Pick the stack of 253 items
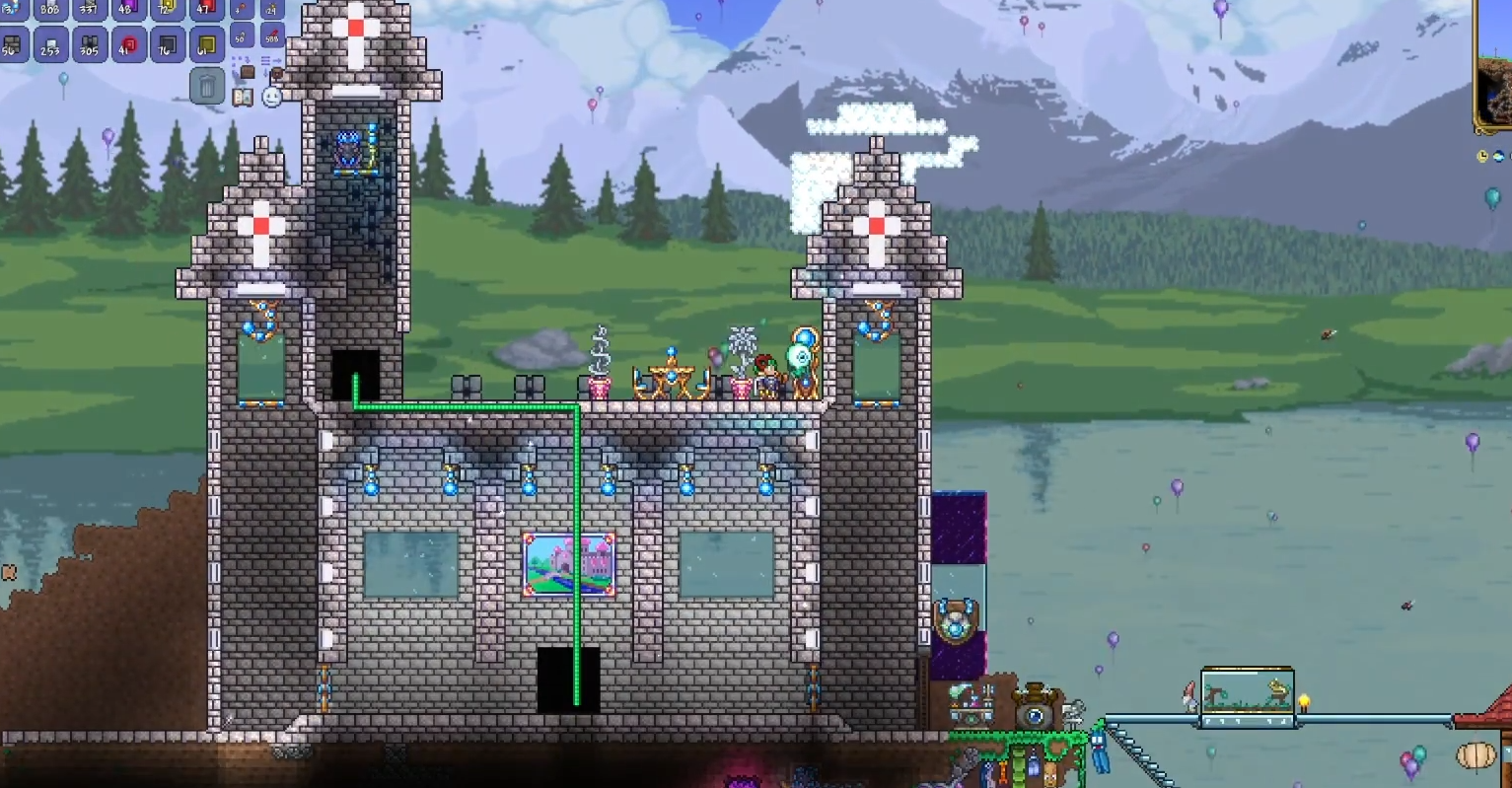Viewport: 1512px width, 788px height. (x=50, y=44)
